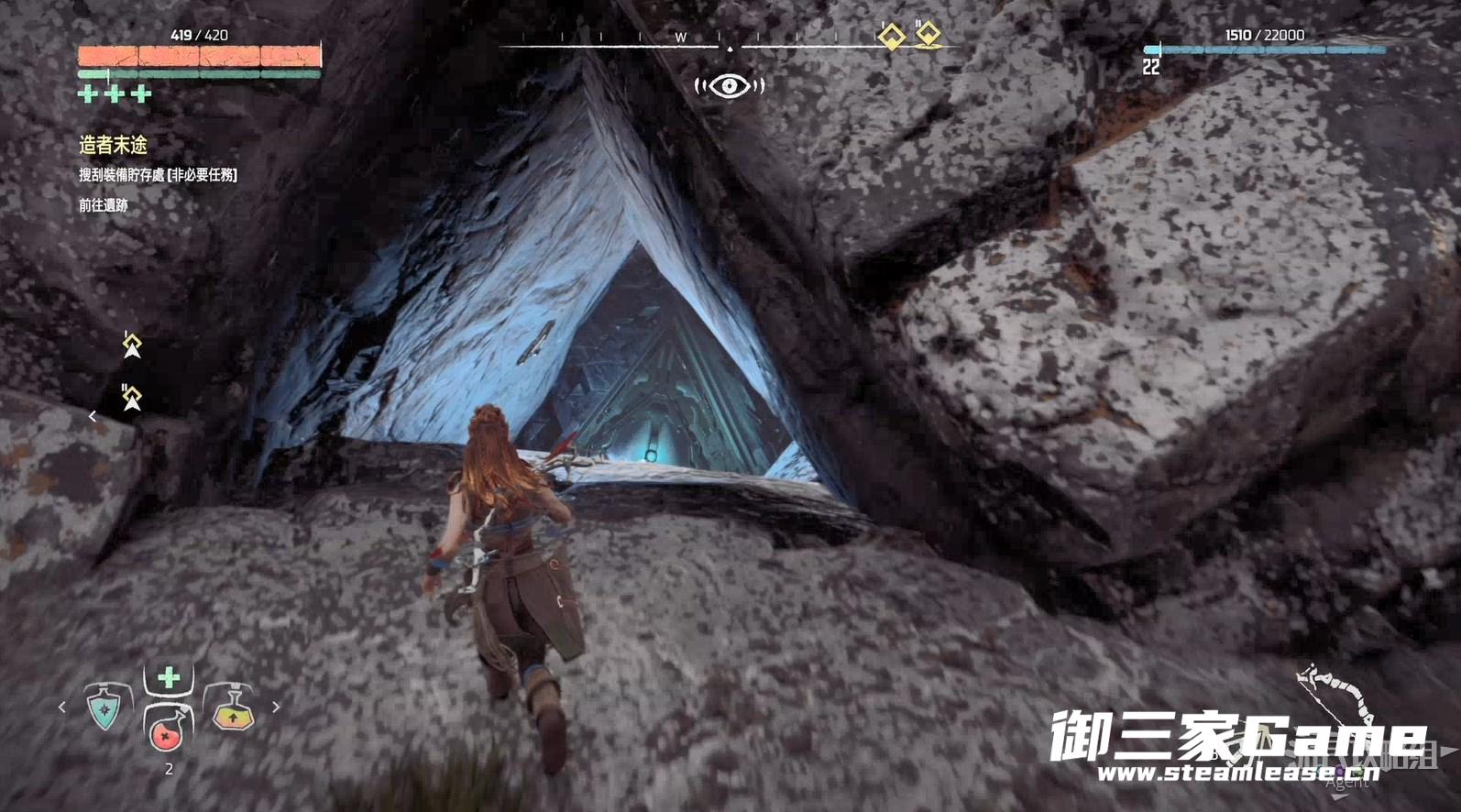Select the off-screen waypoint I indicator

132,346
